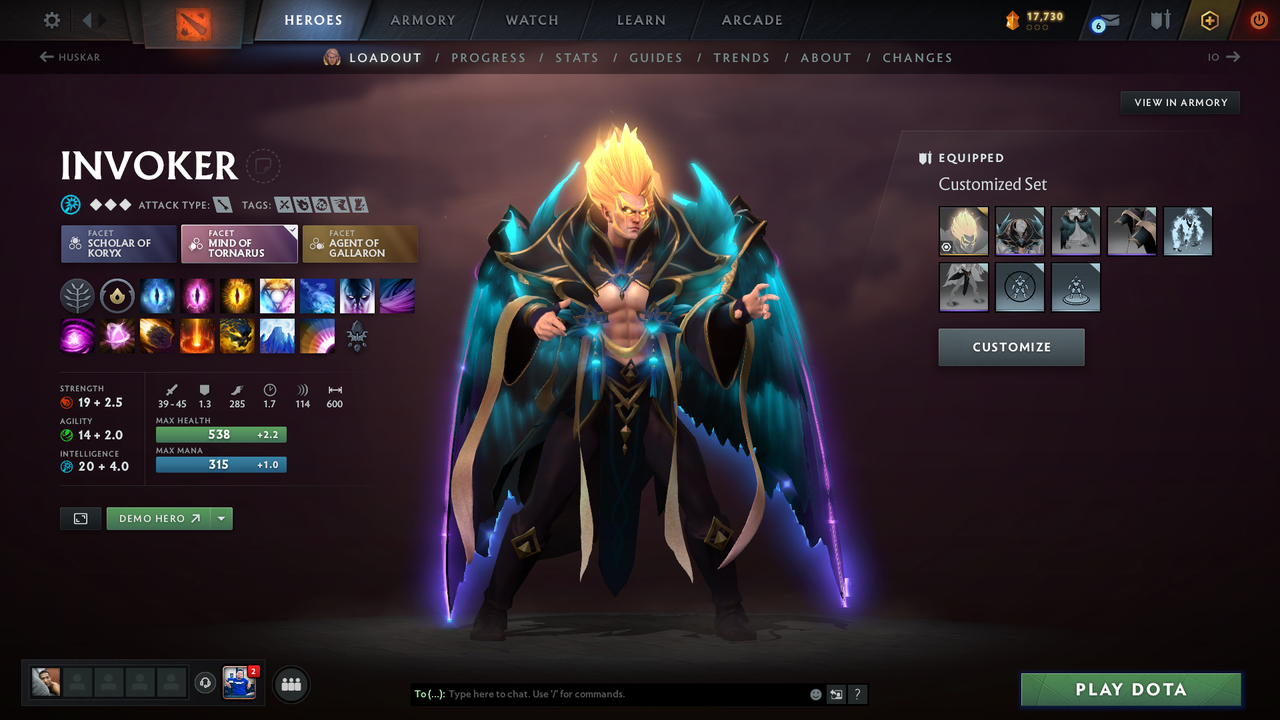Switch to the Stats tab
This screenshot has height=720, width=1280.
[577, 57]
